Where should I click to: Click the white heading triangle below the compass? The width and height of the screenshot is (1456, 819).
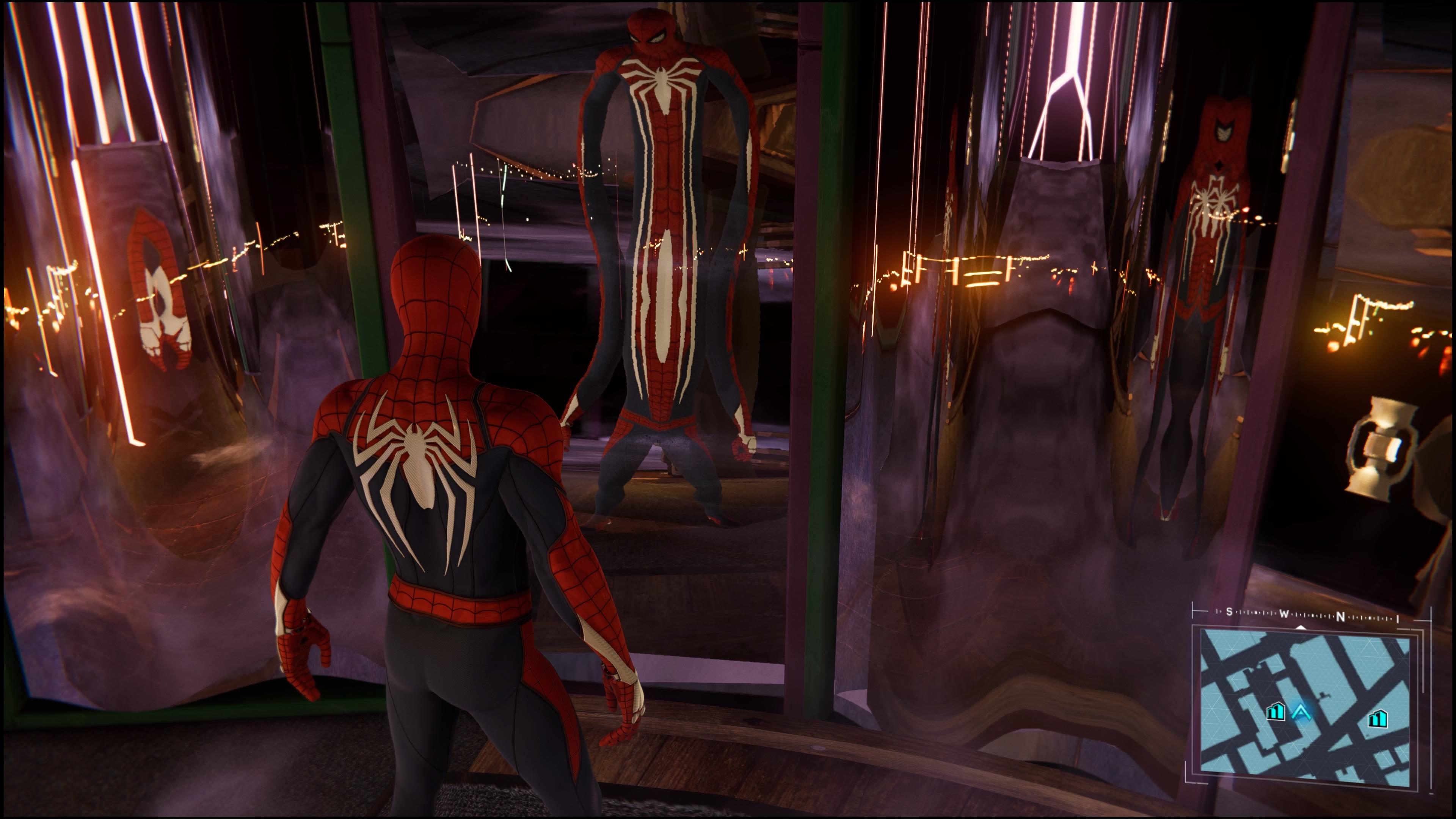pos(1301,628)
